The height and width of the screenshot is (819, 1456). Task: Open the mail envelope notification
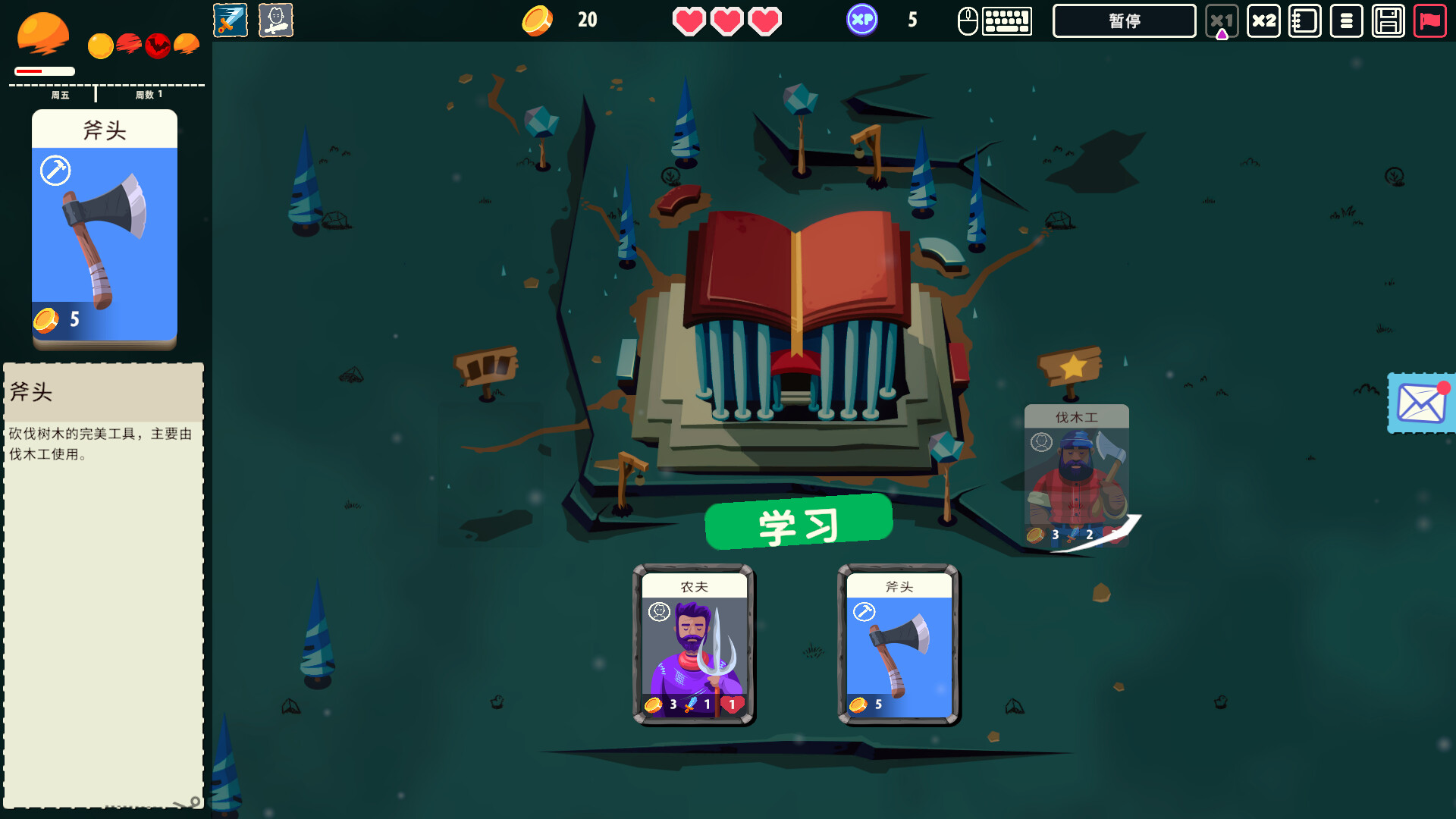click(1420, 403)
